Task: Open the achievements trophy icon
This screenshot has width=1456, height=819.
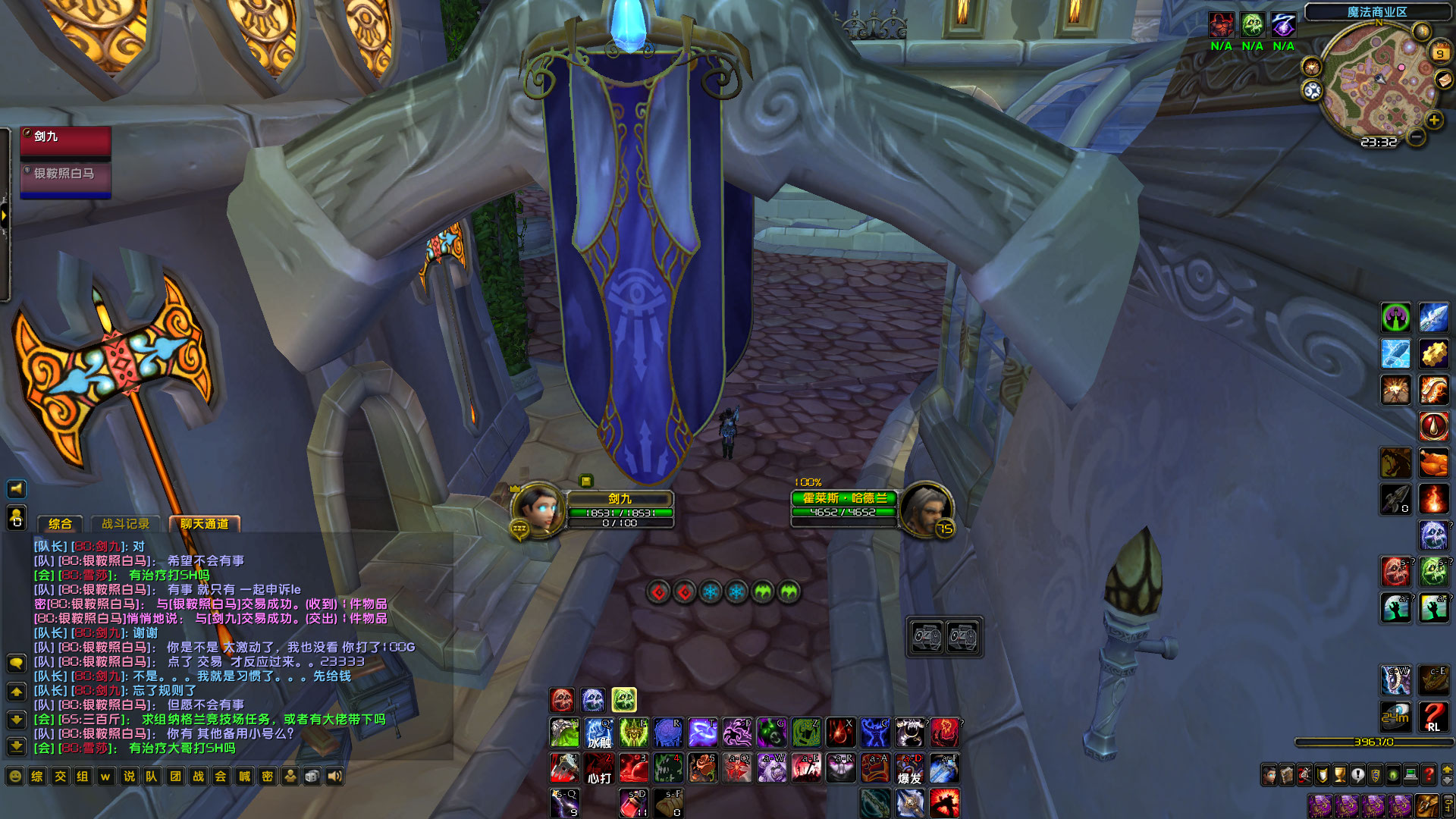Action: 1339,774
